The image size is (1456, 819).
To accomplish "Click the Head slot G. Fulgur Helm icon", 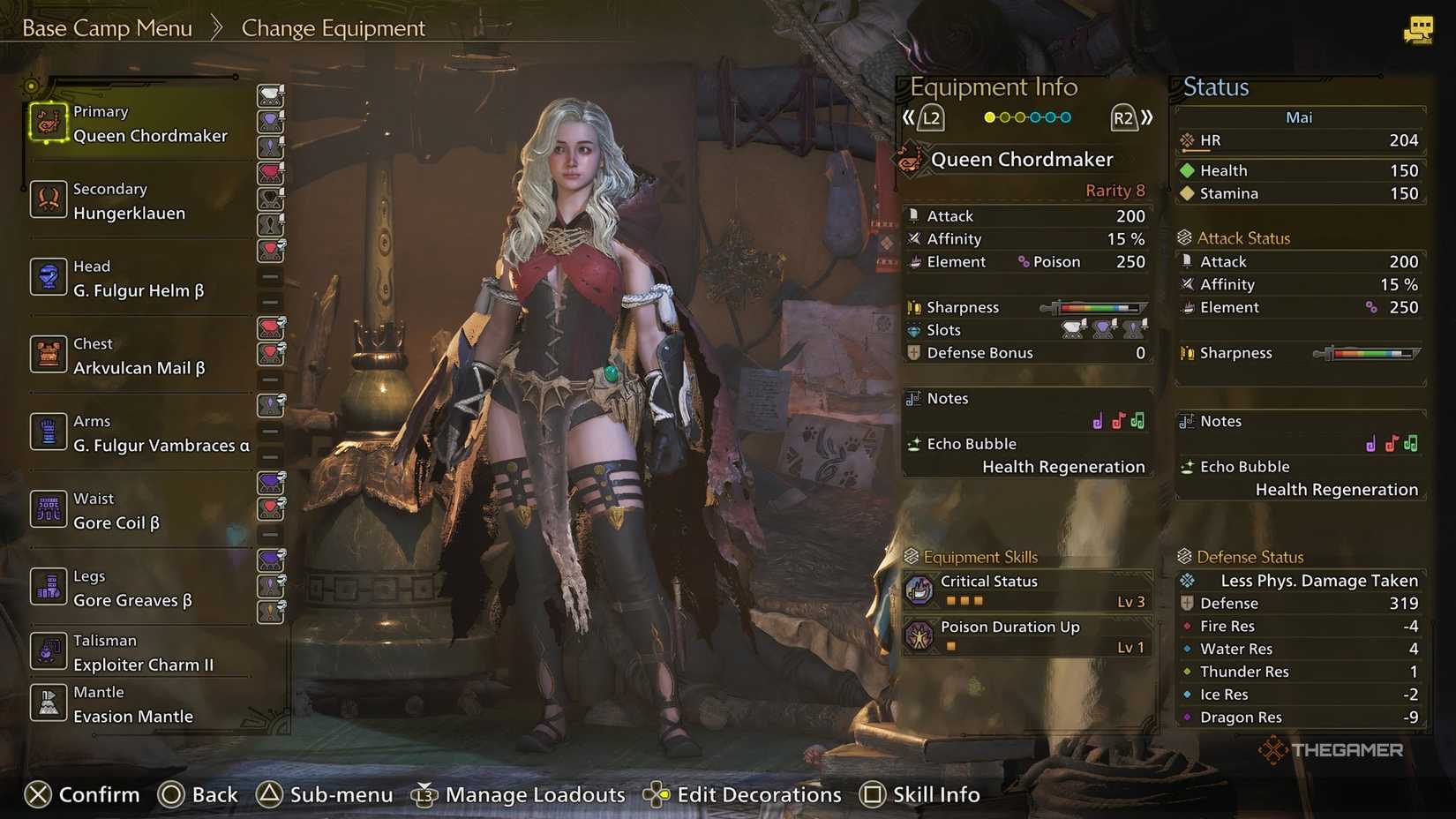I will (48, 277).
